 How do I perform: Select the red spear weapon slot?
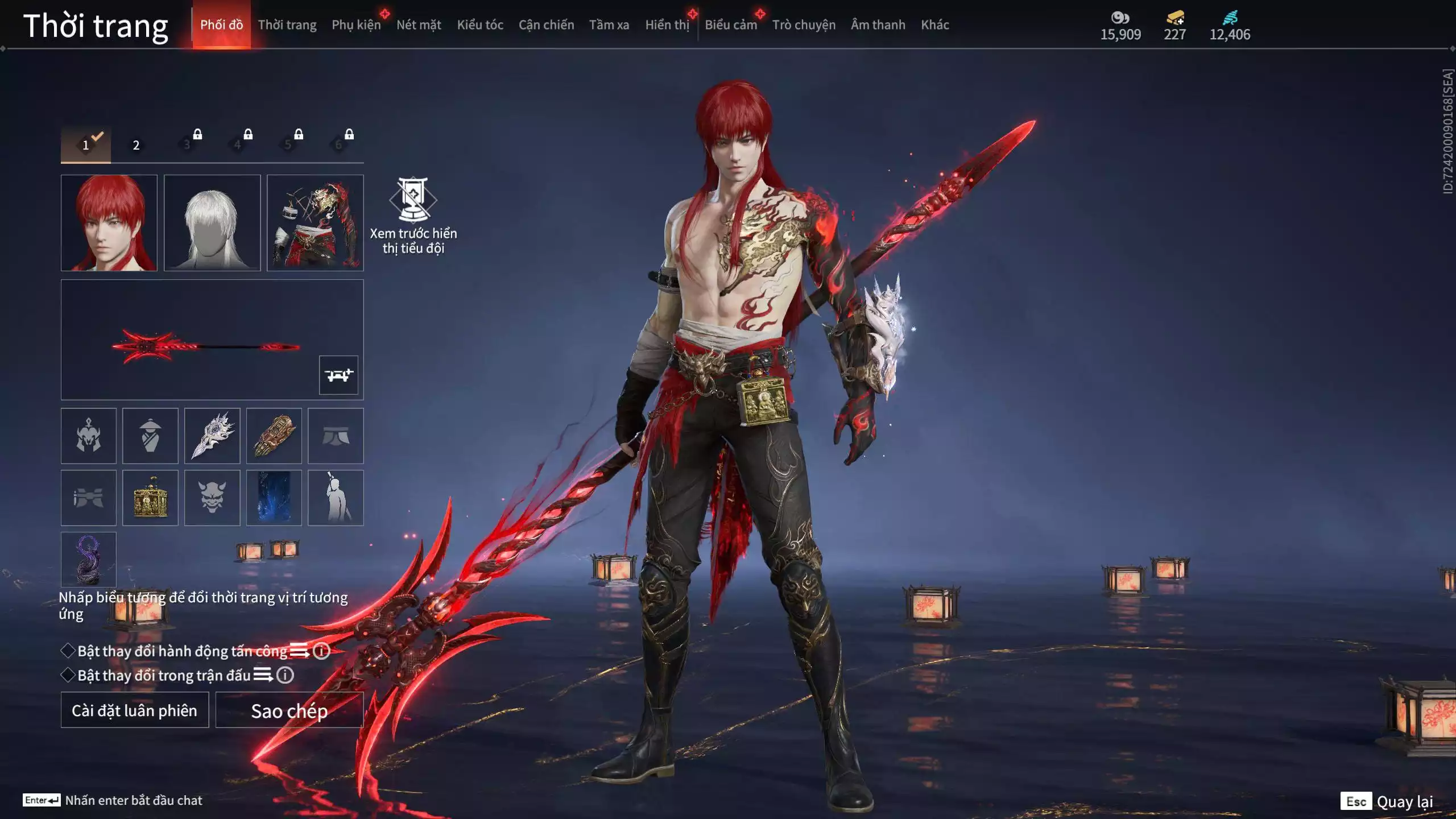205,345
